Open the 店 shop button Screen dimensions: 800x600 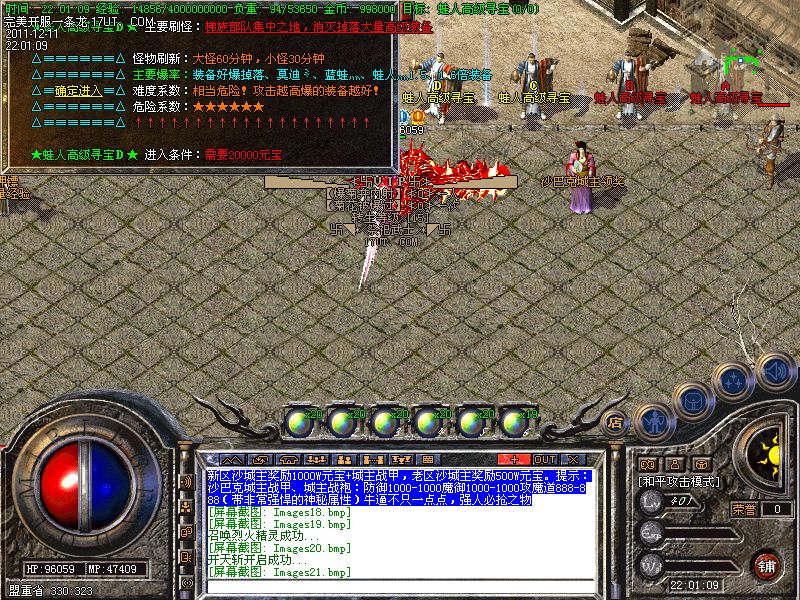616,421
